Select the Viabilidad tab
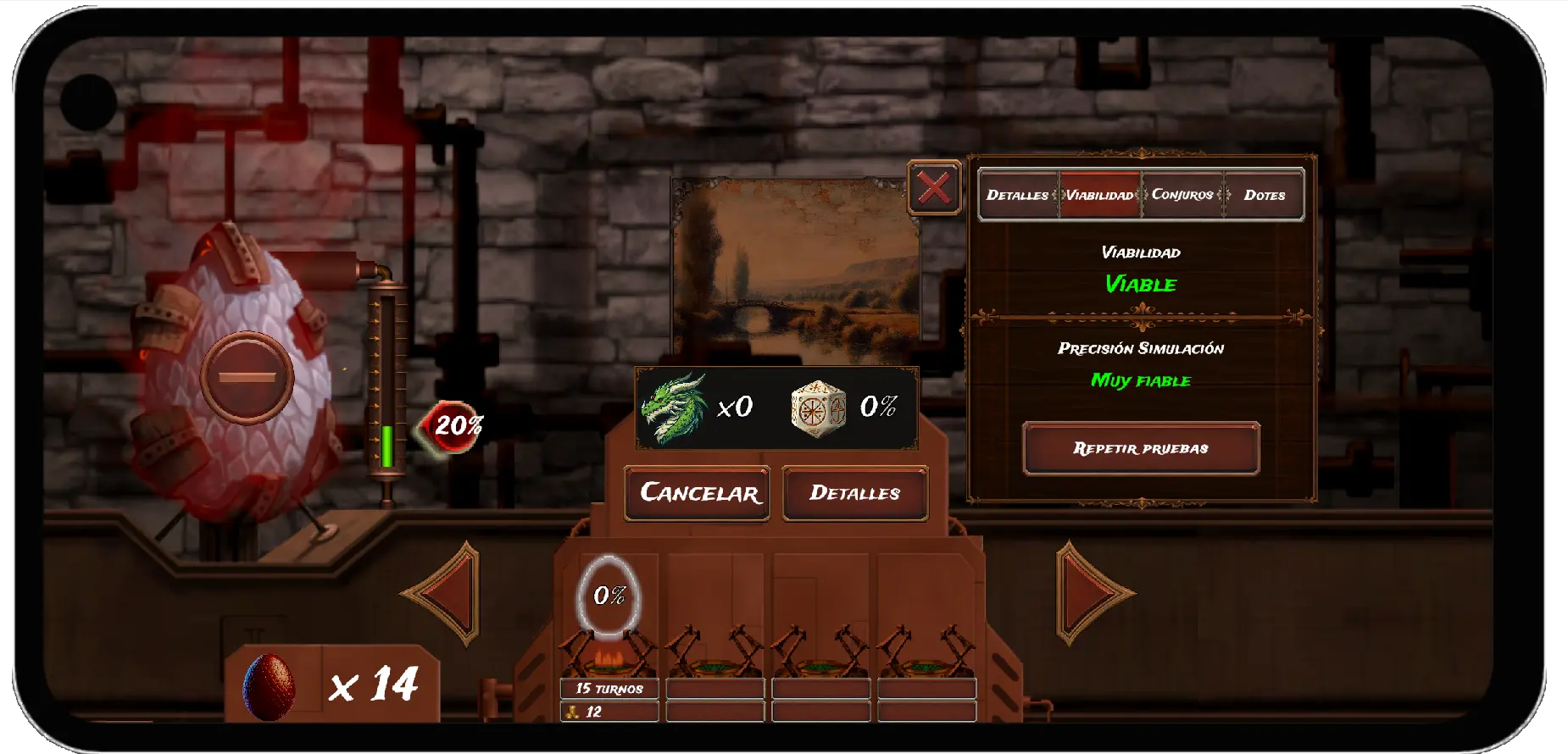Viewport: 1568px width, 754px height. [x=1099, y=195]
